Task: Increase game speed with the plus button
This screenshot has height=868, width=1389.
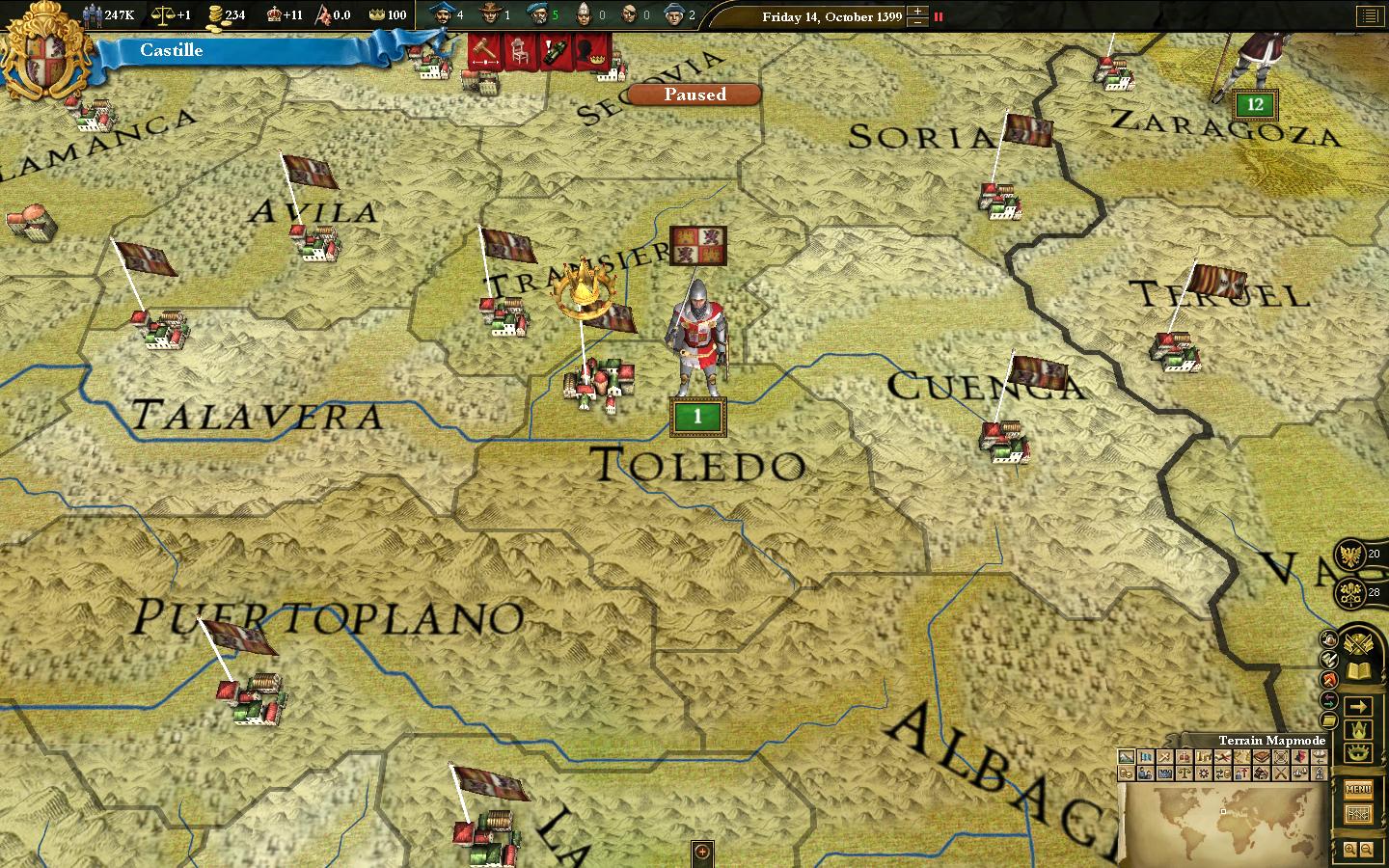Action: tap(917, 11)
